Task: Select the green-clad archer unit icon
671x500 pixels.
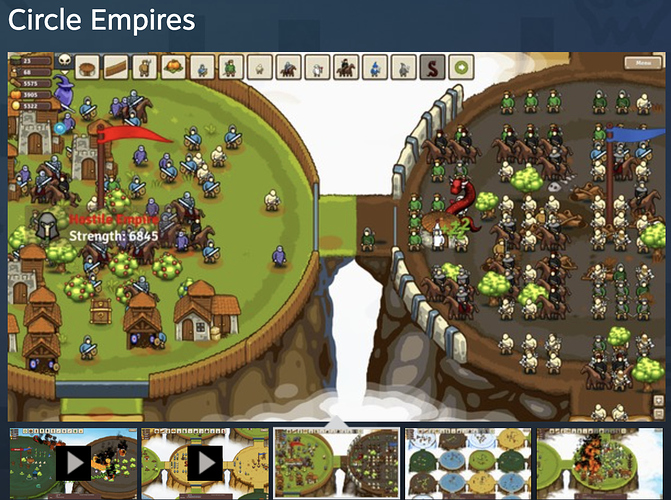Action: point(231,68)
